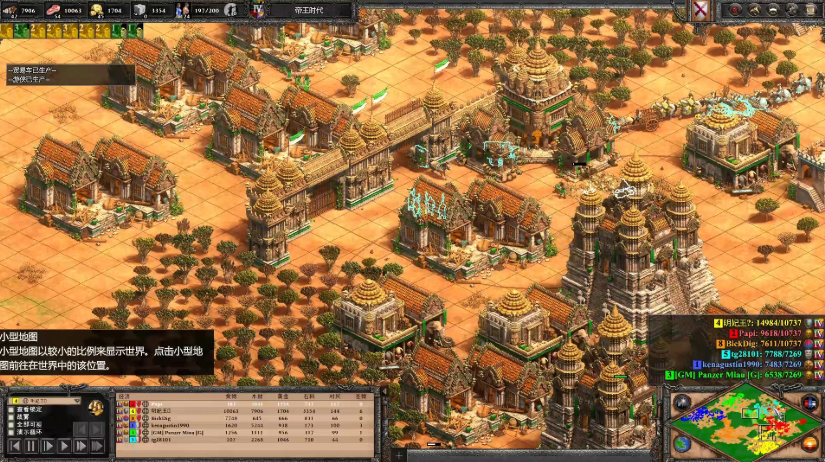Screen dimensions: 825x462
Task: Rewind replay to the beginning
Action: click(15, 446)
